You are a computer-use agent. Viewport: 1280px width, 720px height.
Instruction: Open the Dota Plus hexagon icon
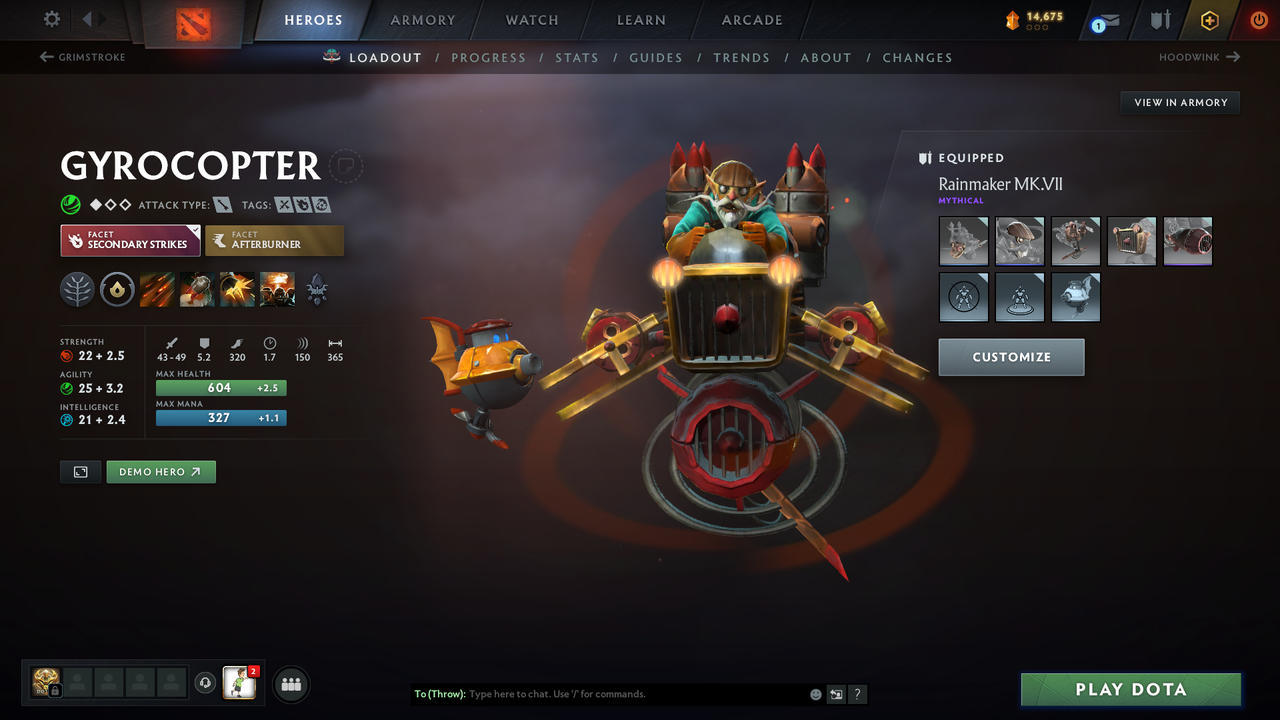coord(1209,20)
